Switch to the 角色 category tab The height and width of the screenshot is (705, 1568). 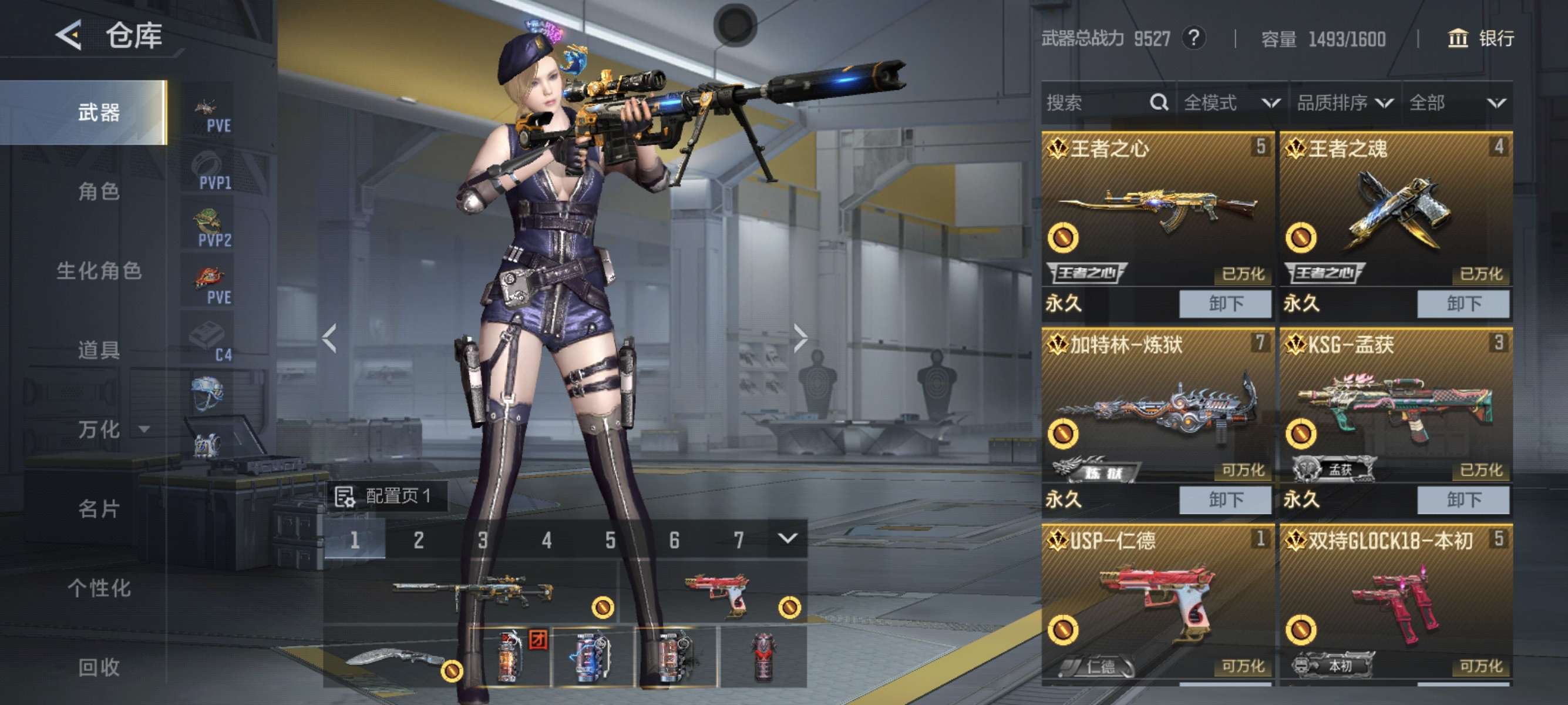(99, 192)
